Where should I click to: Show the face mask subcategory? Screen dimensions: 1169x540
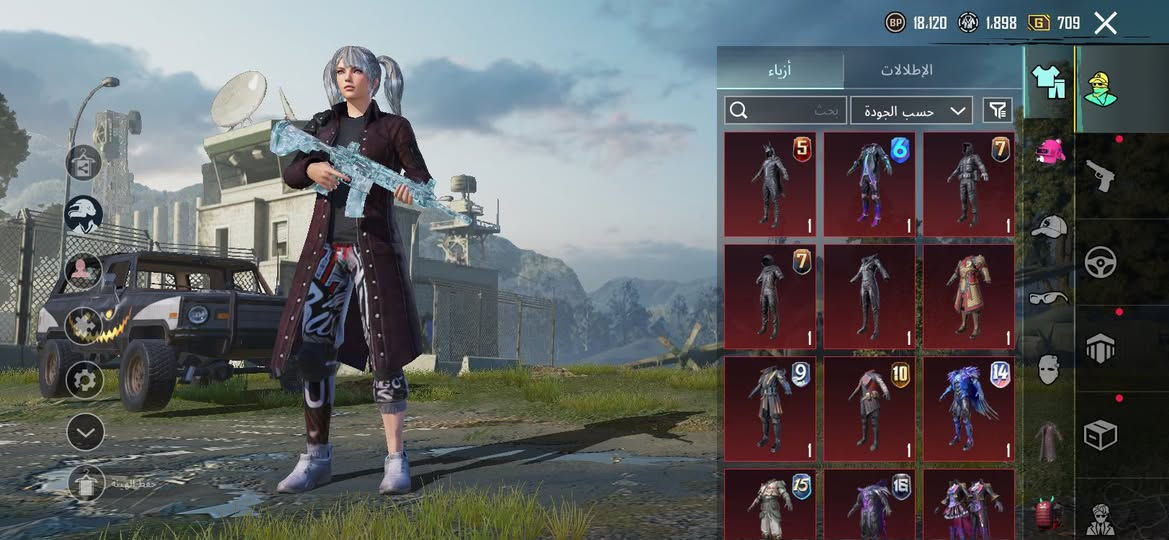[1048, 369]
